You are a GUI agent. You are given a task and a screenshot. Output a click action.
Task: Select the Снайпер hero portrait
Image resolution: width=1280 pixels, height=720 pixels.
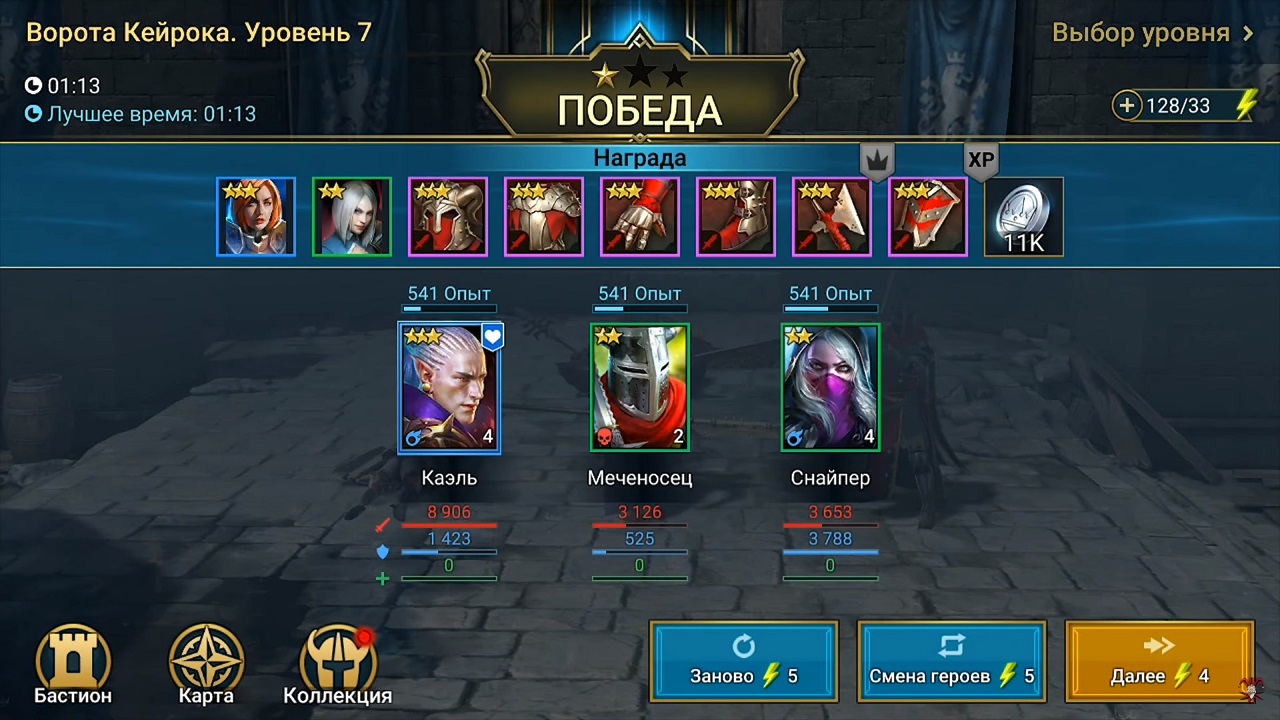830,388
